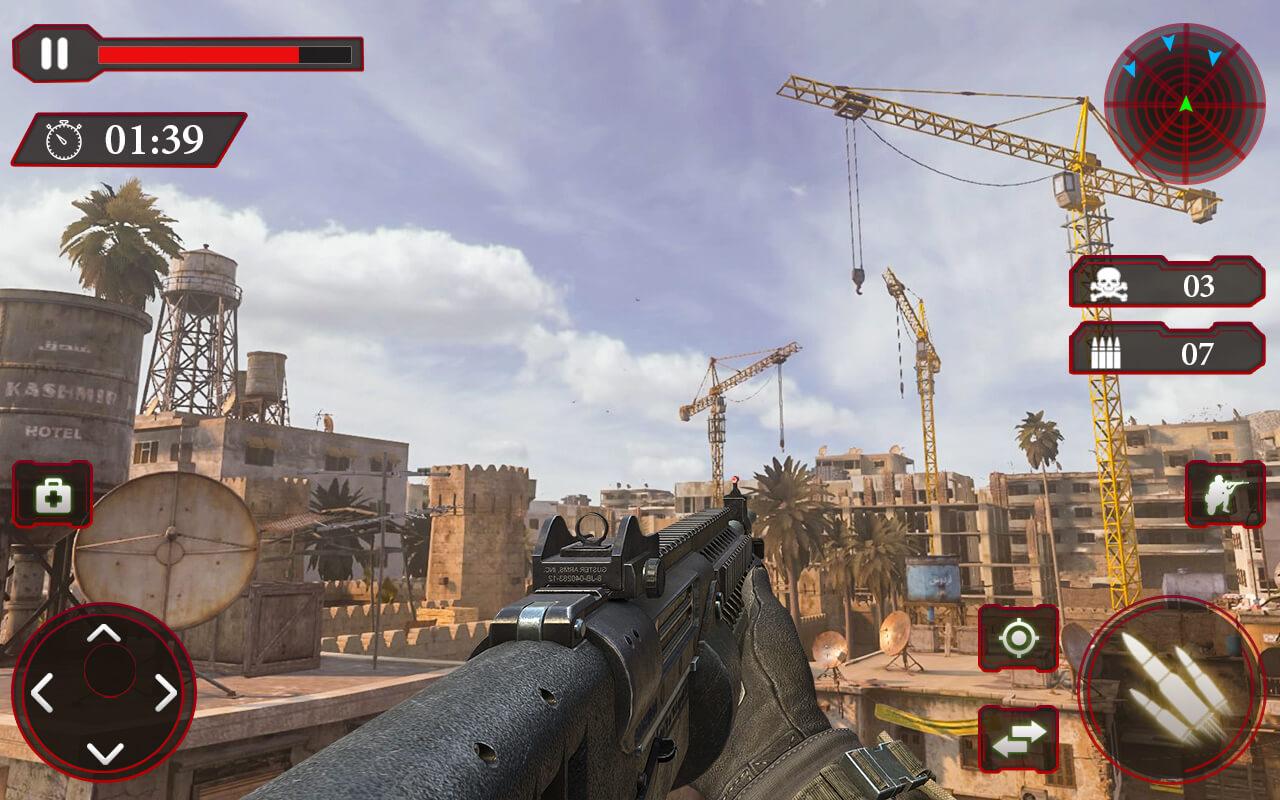The height and width of the screenshot is (800, 1280).
Task: Tap the down arrow on the movement pad
Action: (103, 752)
